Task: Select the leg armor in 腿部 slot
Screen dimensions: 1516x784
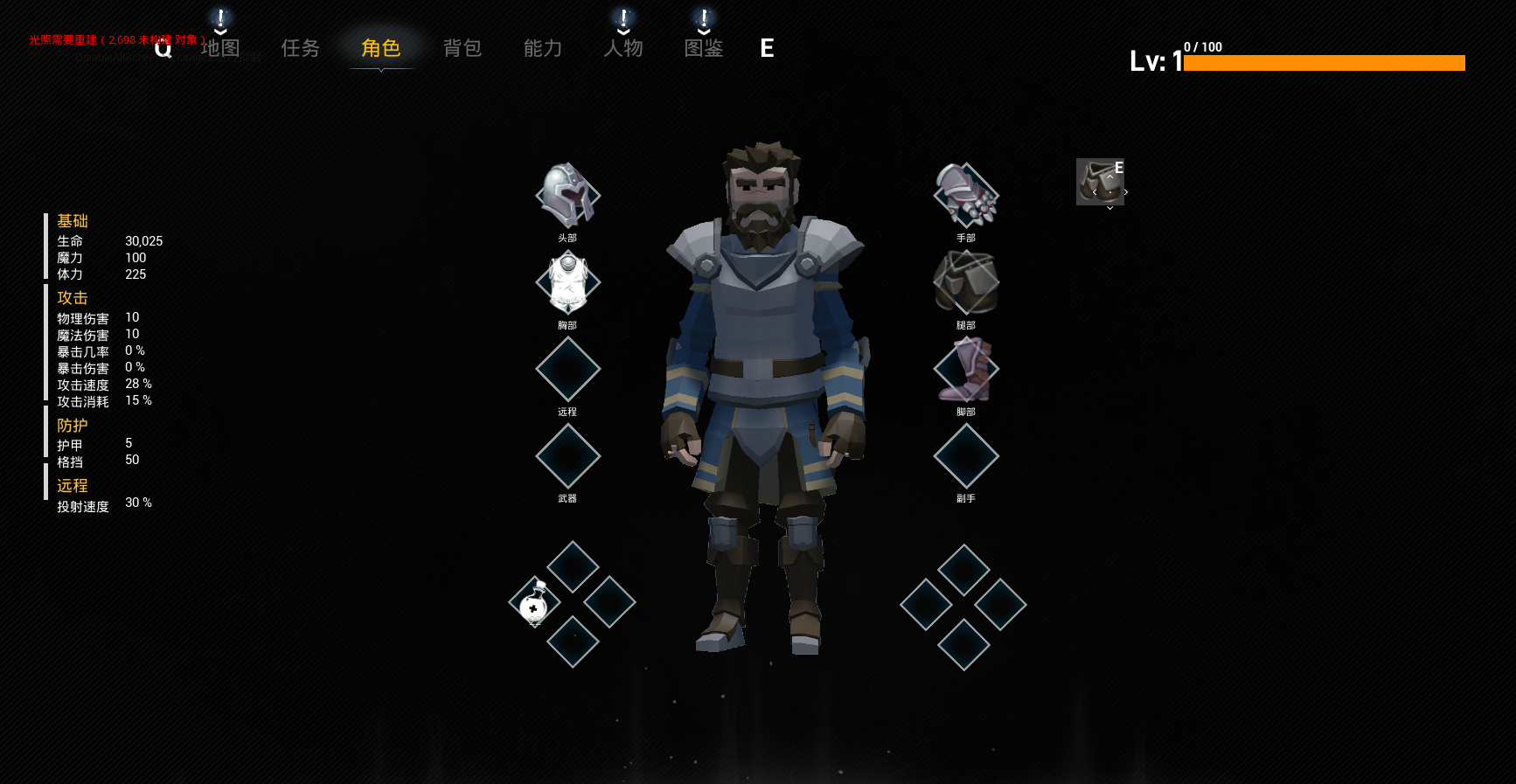Action: tap(966, 282)
